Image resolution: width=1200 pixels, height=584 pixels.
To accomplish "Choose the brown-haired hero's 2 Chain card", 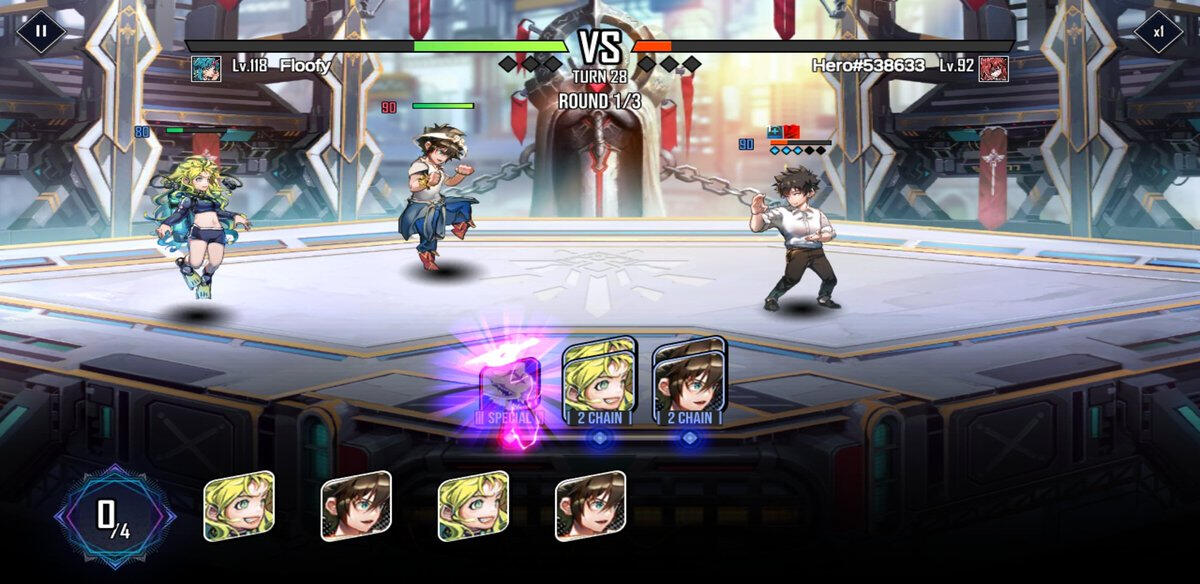I will pos(689,382).
